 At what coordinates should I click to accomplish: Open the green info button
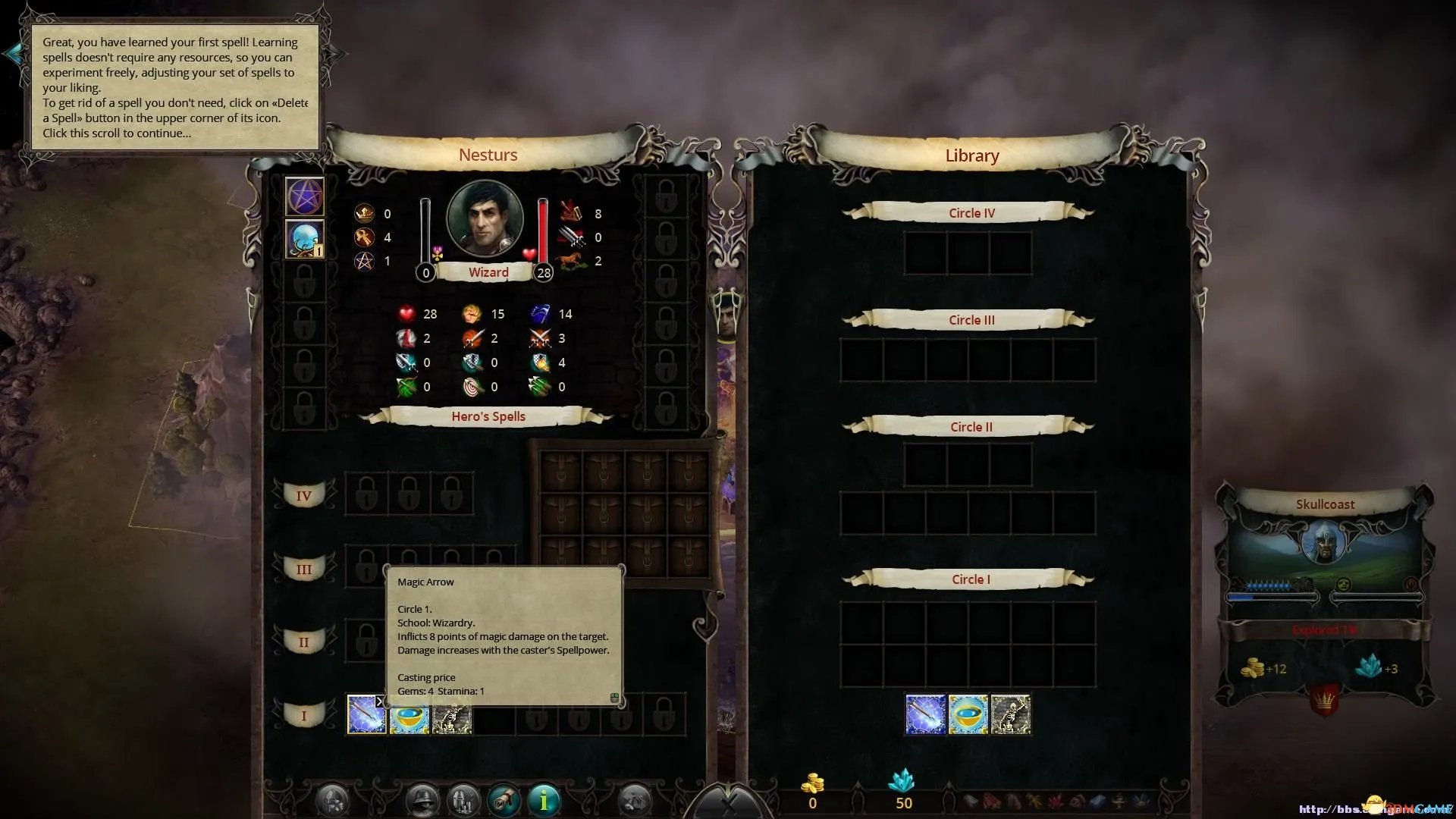click(x=544, y=799)
